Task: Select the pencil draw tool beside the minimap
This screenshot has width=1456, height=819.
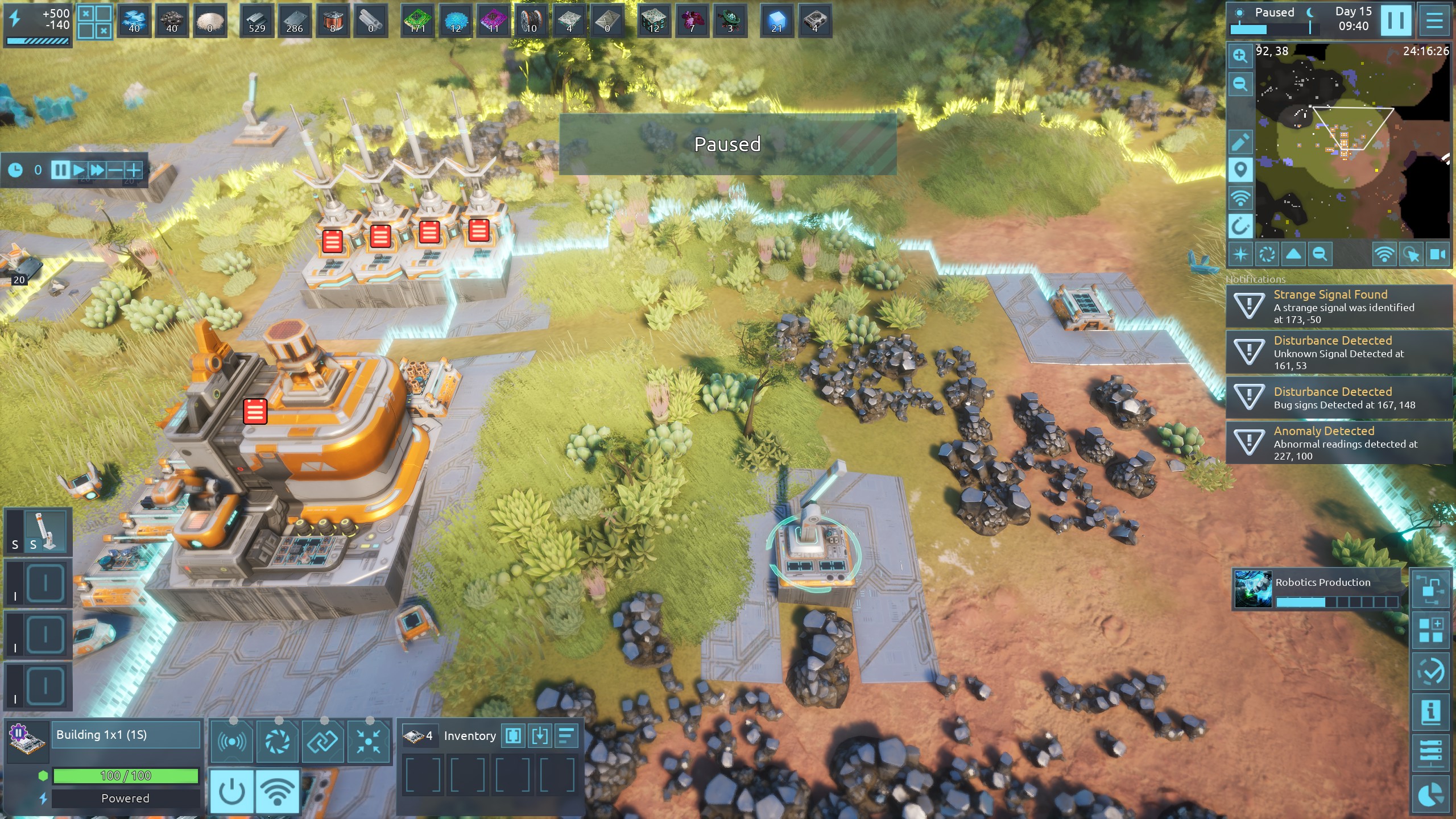Action: (x=1240, y=142)
